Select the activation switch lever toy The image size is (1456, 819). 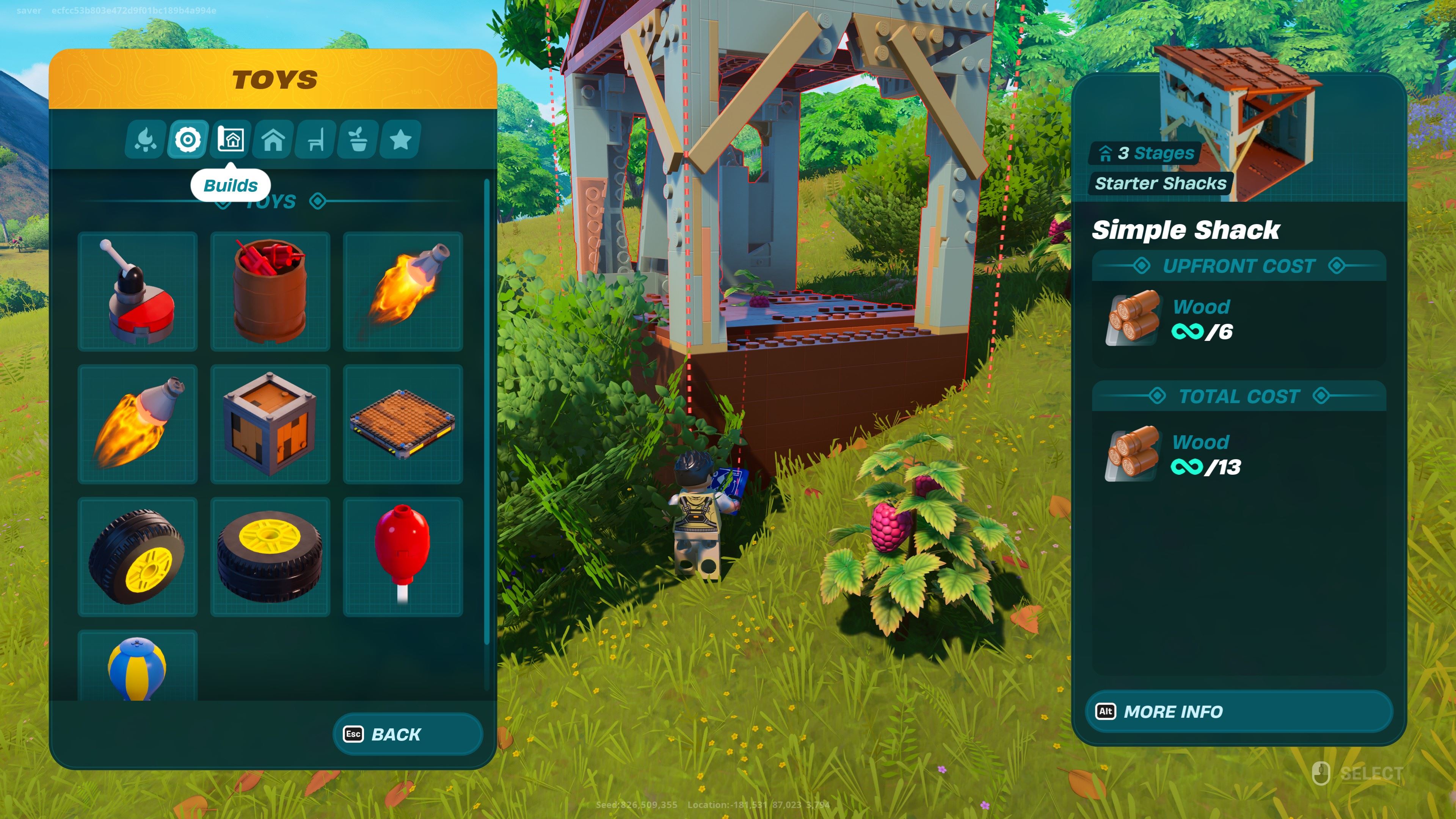(x=138, y=292)
